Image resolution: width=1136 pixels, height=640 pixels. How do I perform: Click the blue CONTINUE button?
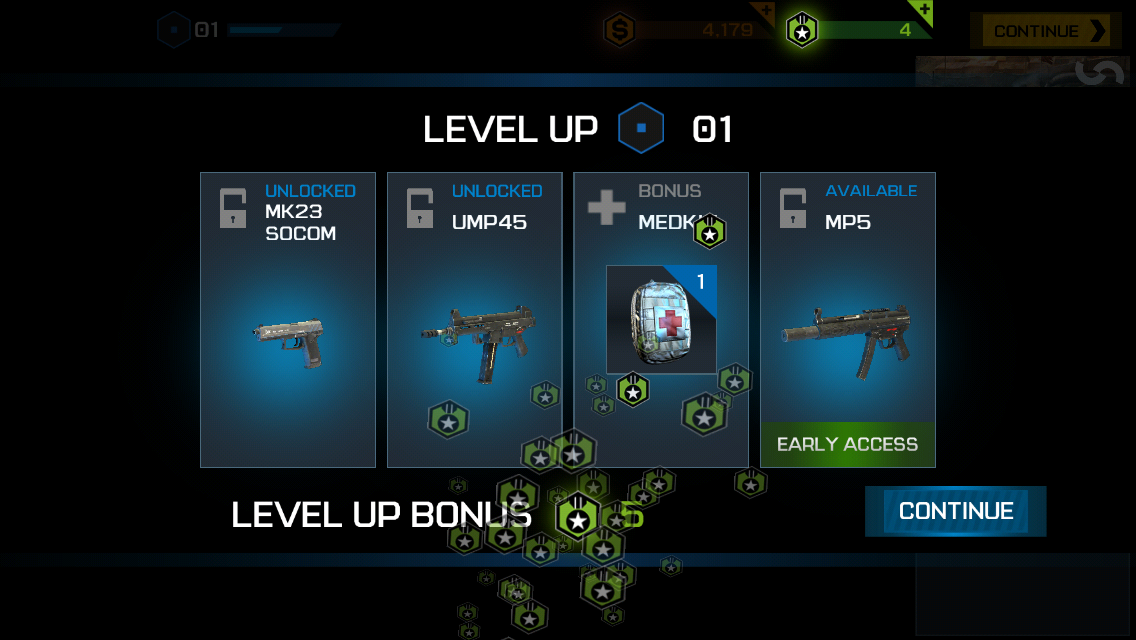(x=955, y=511)
